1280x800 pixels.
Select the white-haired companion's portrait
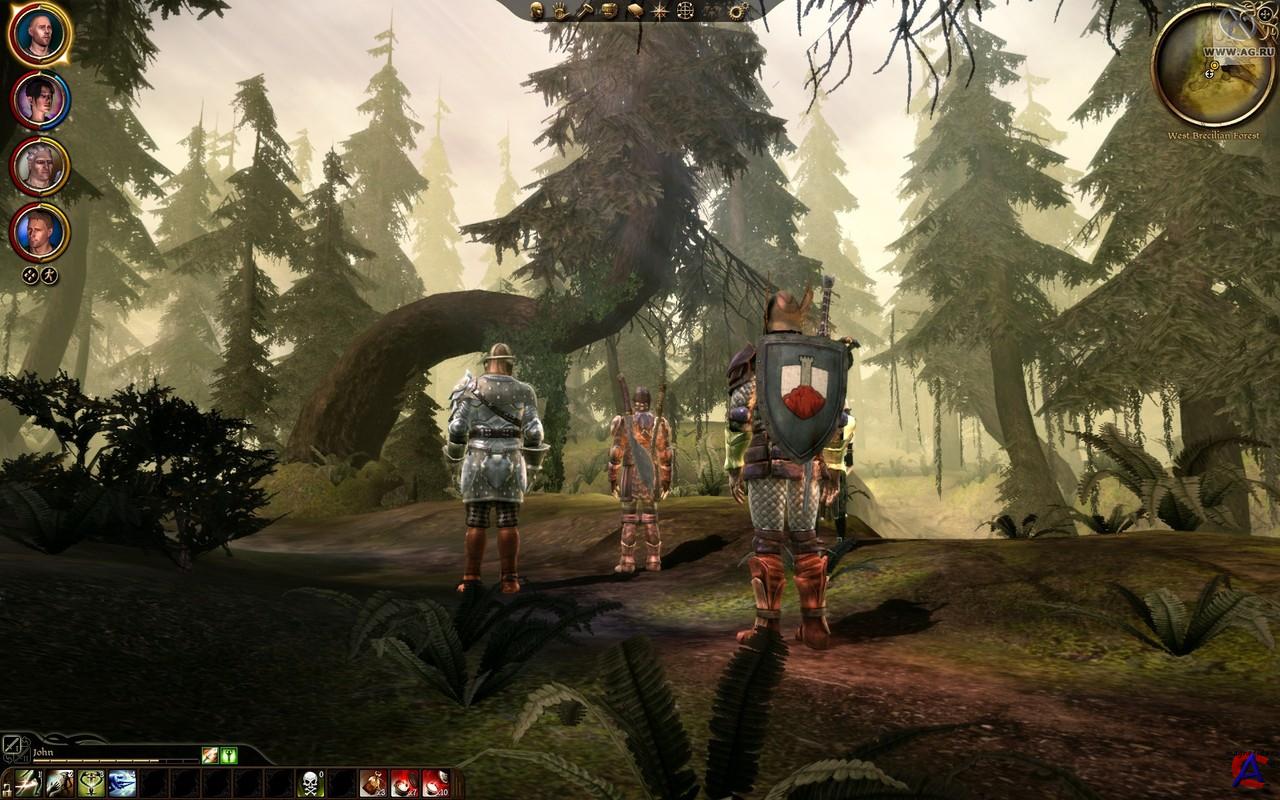(40, 165)
